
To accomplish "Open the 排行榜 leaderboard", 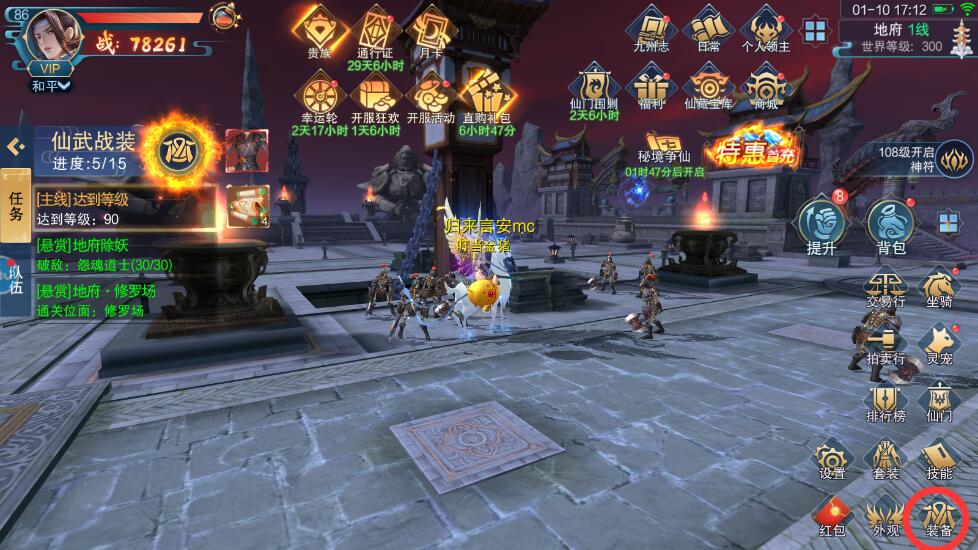I will [886, 402].
